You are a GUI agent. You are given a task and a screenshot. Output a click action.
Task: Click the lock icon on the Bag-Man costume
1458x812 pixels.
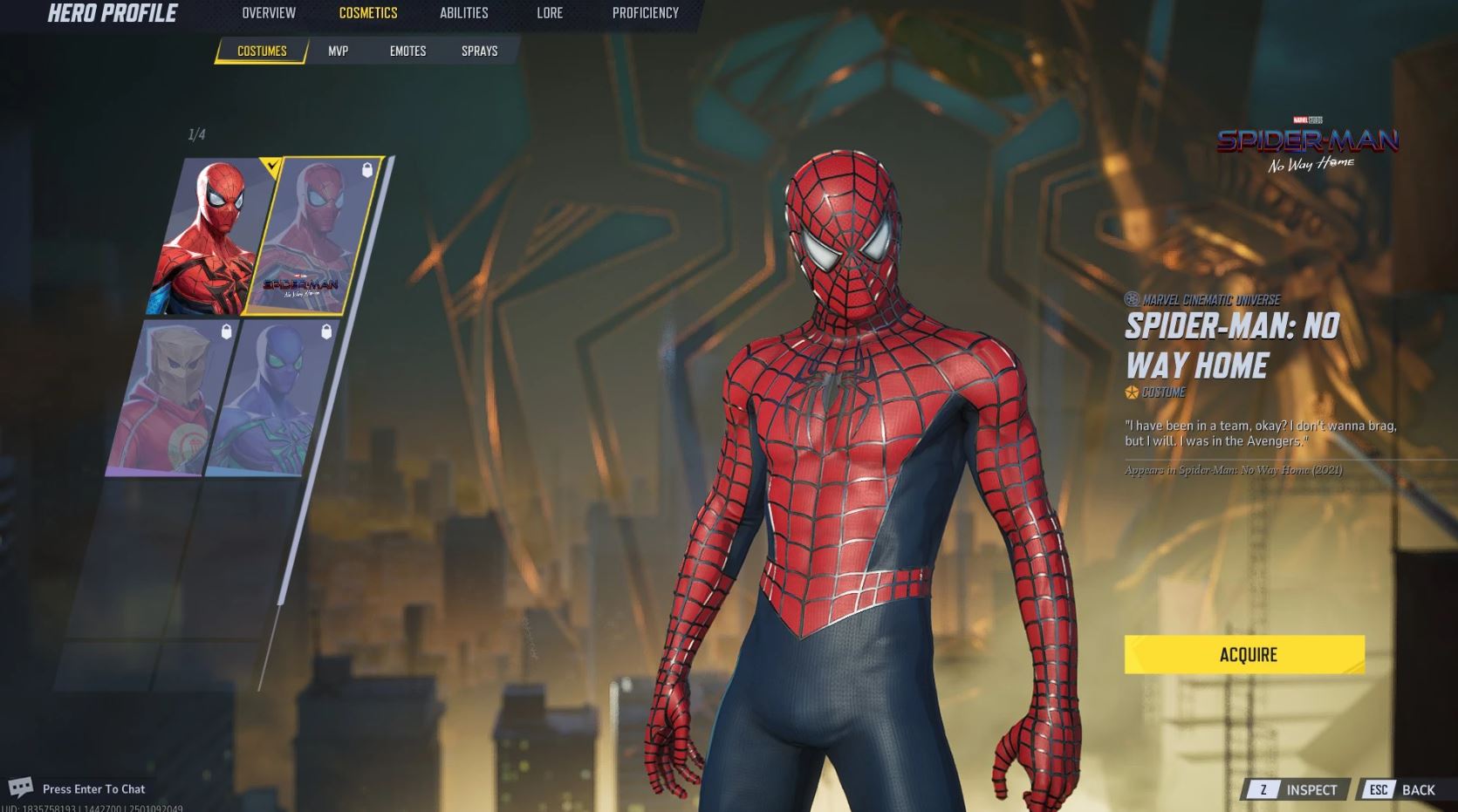(x=226, y=331)
